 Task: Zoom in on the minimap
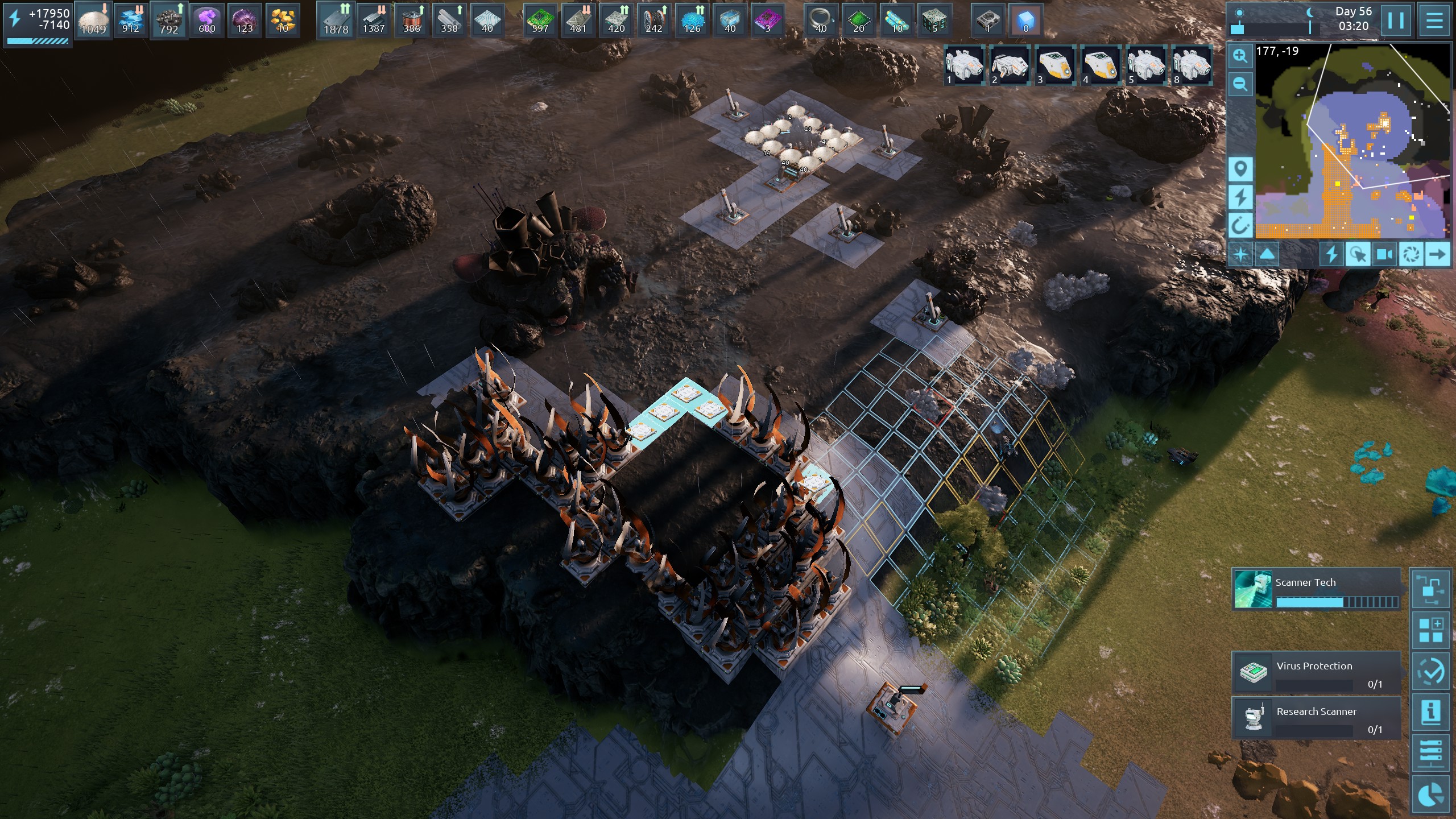pyautogui.click(x=1240, y=56)
